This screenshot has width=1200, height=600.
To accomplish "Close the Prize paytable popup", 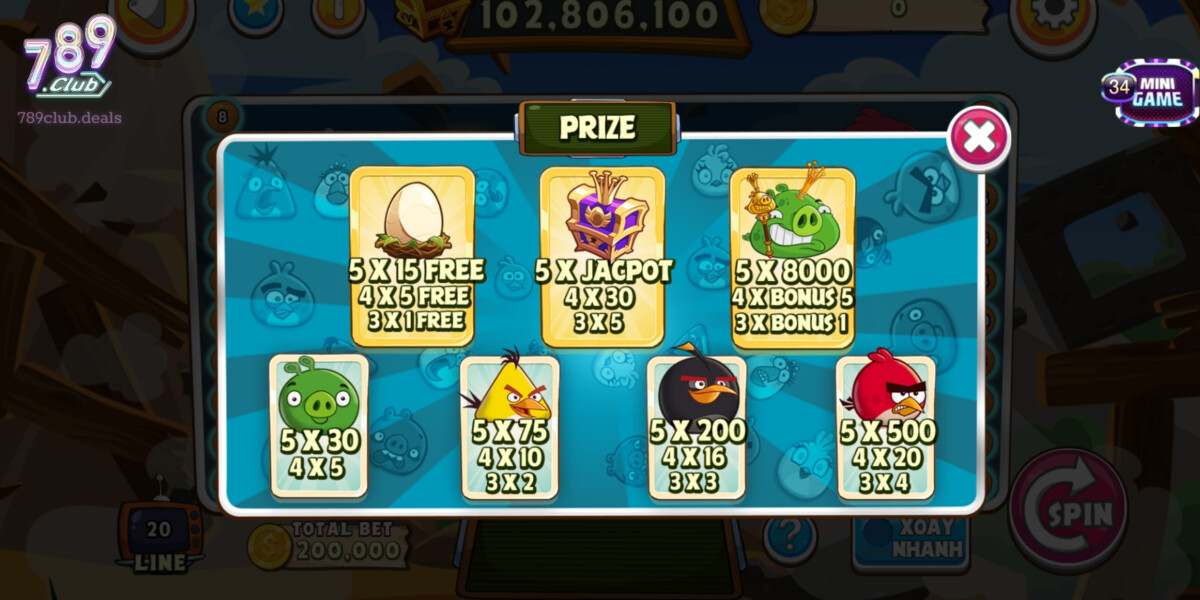I will pyautogui.click(x=978, y=138).
